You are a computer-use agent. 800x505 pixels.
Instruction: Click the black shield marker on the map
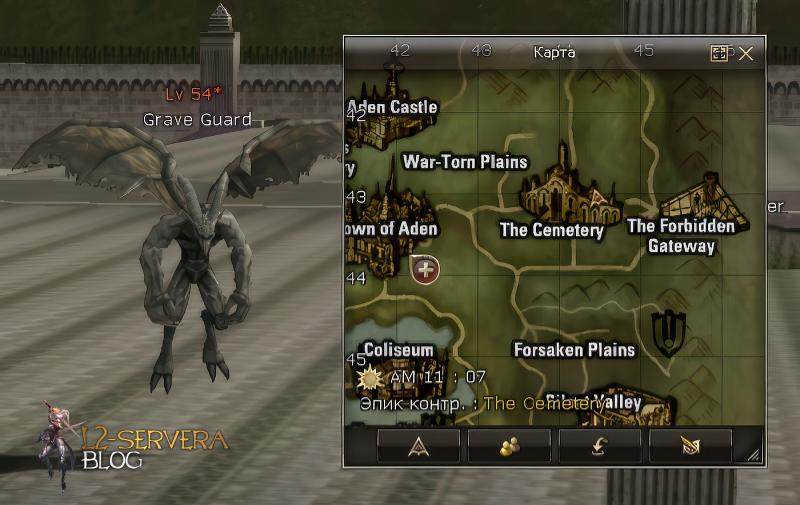point(664,332)
